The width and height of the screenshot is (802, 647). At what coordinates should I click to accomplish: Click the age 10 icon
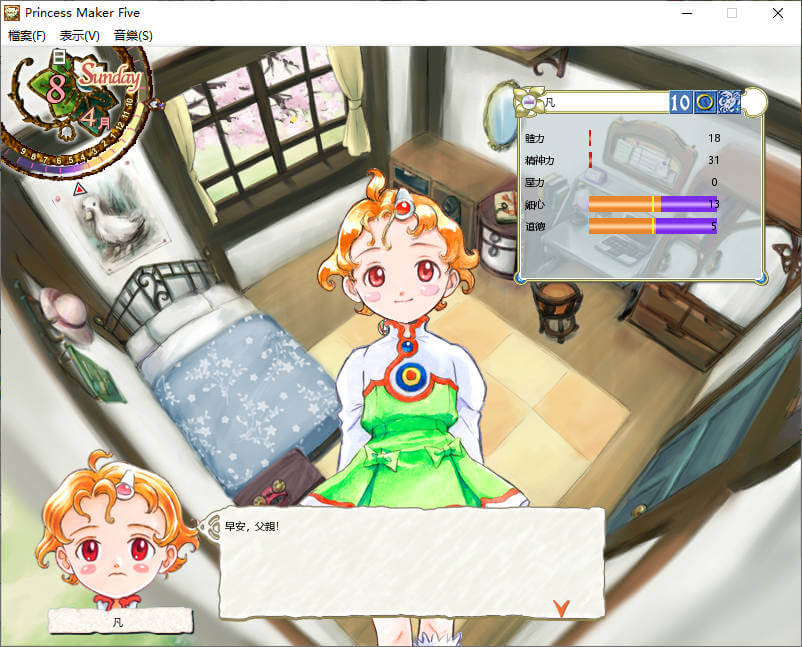point(681,102)
